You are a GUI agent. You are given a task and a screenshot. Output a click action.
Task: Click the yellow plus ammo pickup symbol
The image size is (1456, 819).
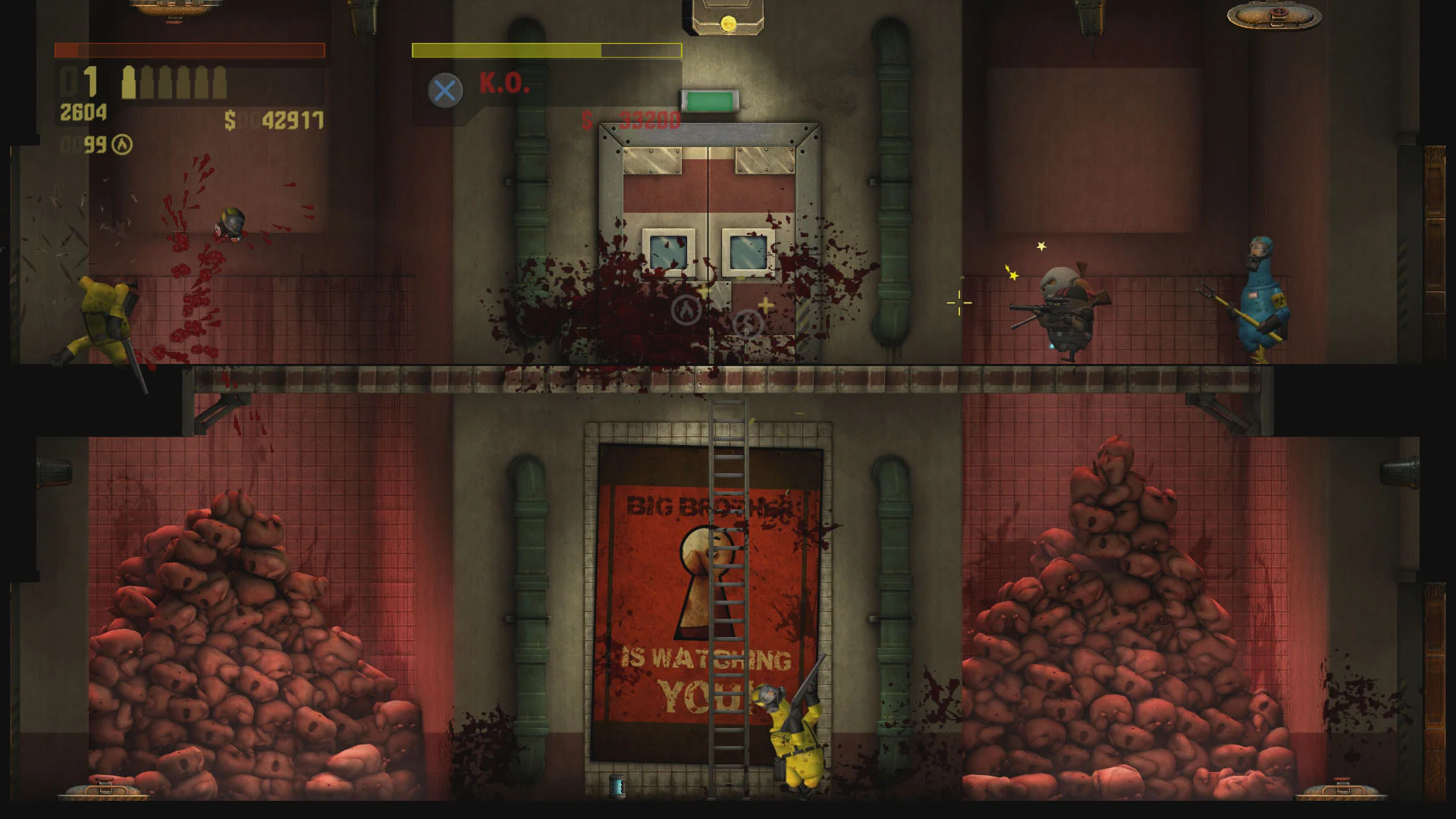765,306
